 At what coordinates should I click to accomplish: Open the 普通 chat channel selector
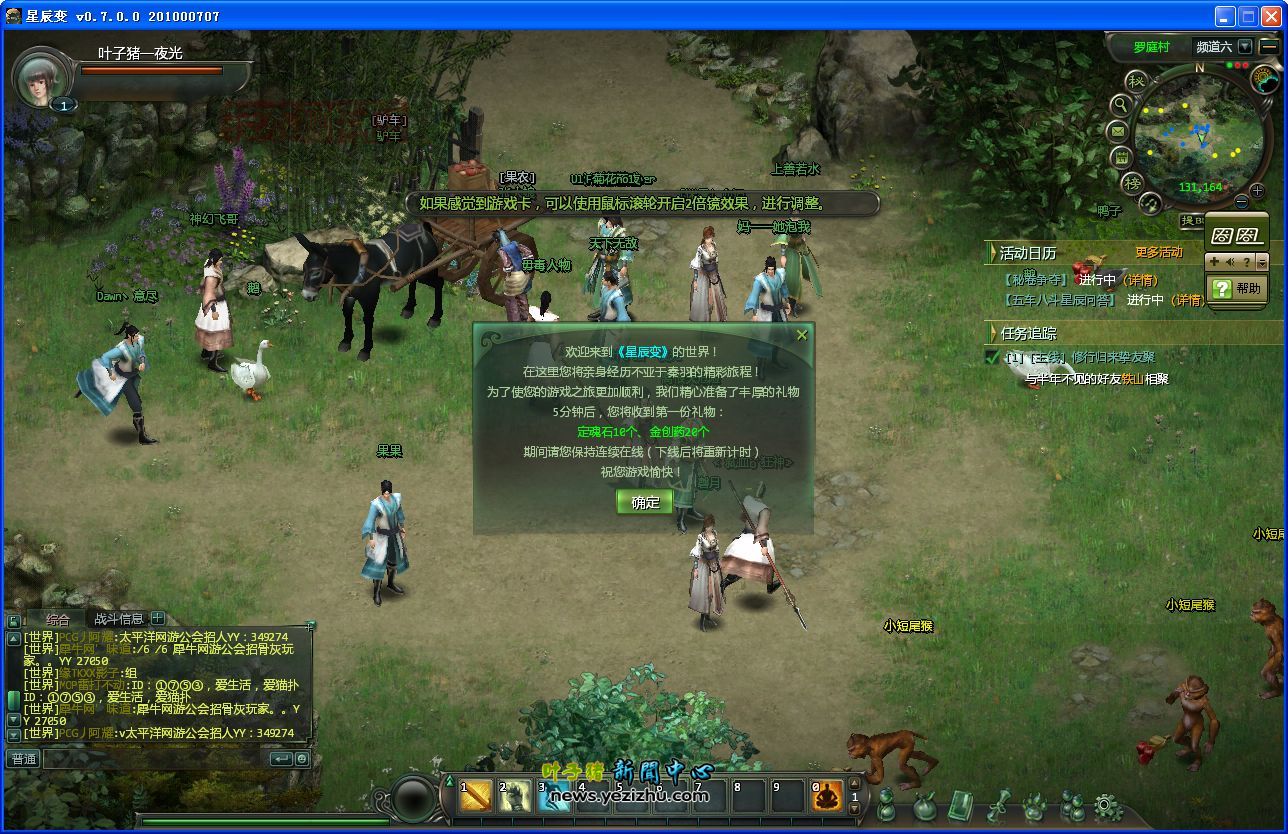coord(23,759)
